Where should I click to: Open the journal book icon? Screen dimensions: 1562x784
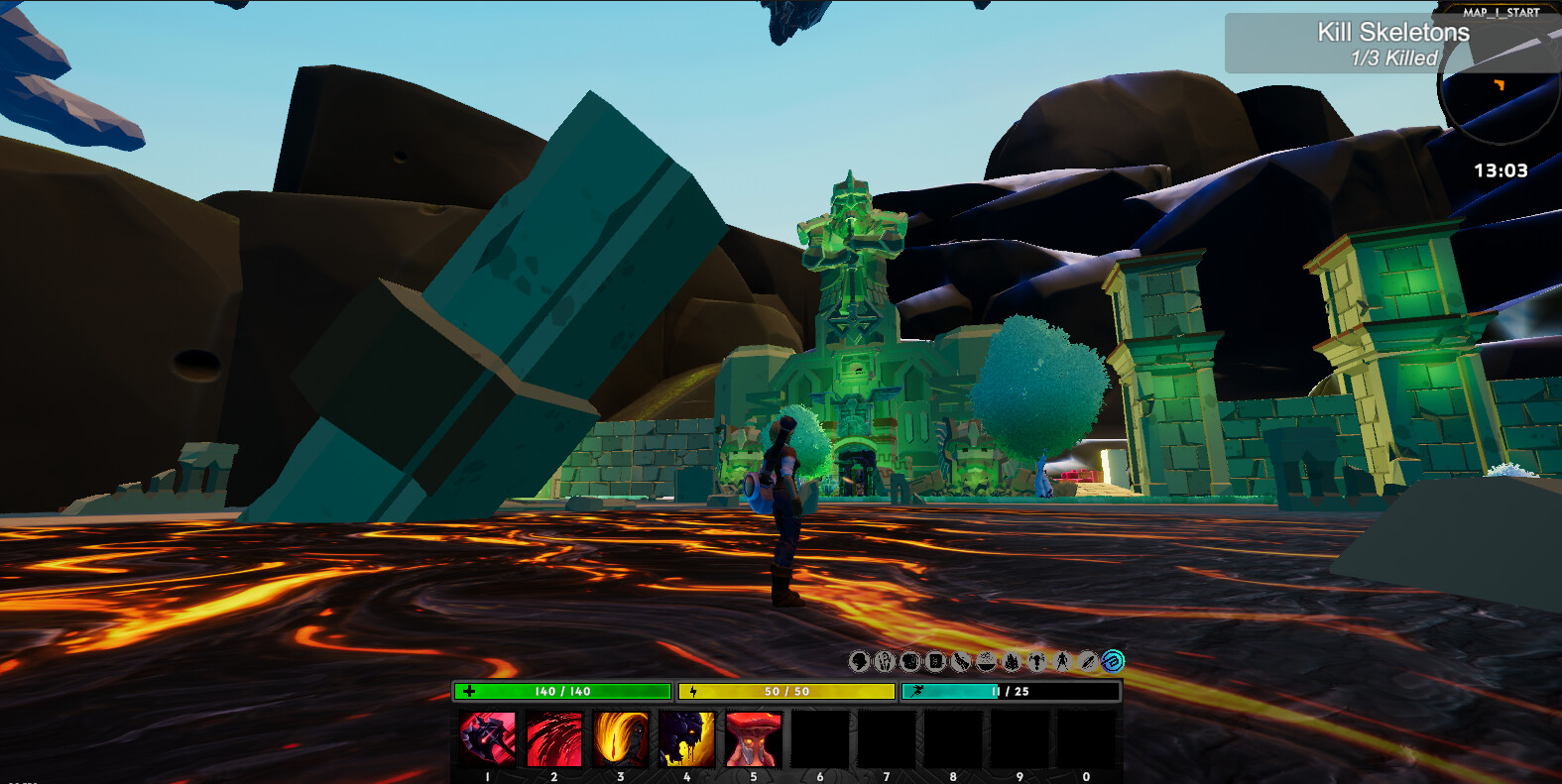point(933,661)
